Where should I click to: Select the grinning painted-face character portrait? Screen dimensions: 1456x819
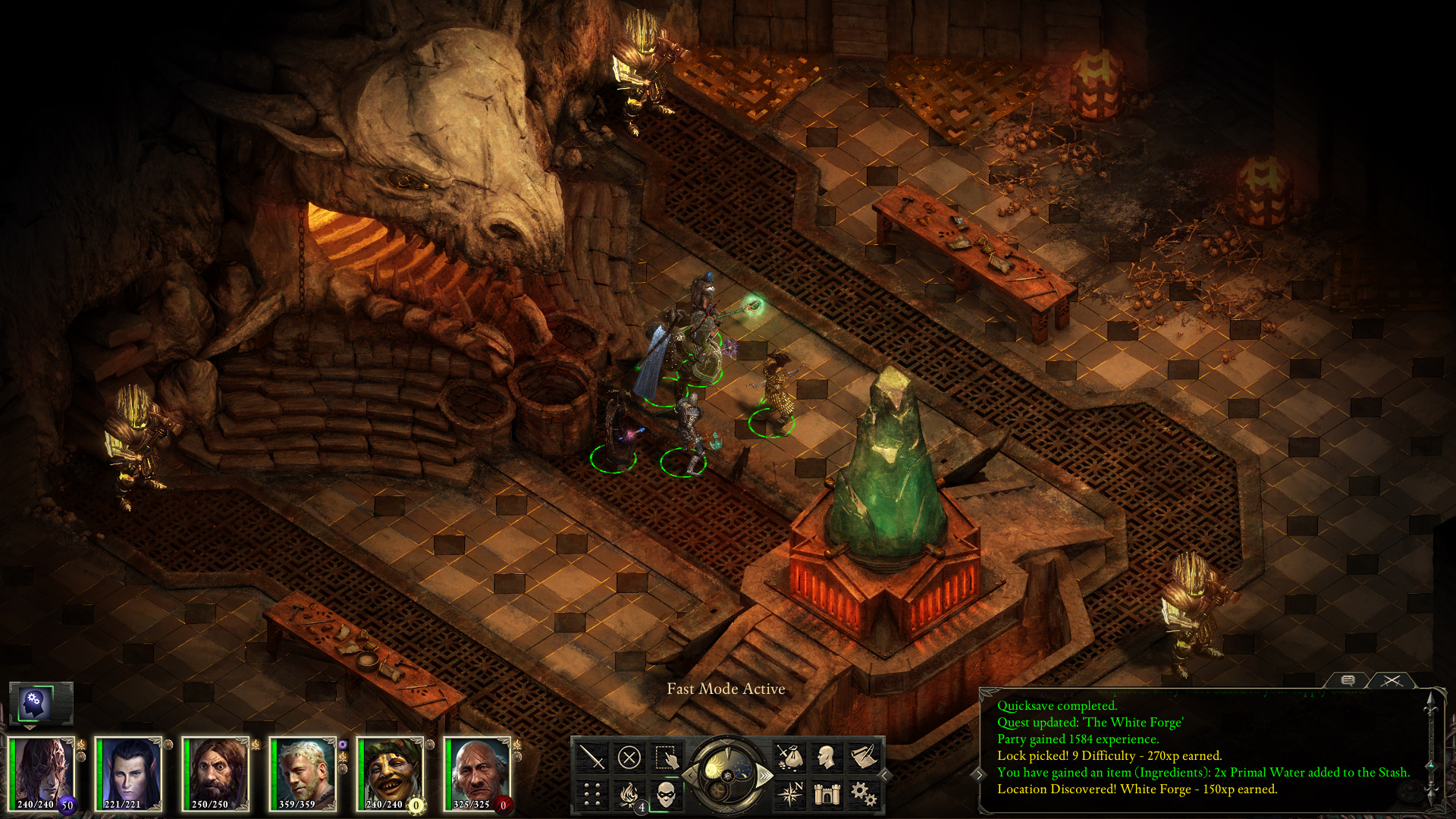point(391,773)
